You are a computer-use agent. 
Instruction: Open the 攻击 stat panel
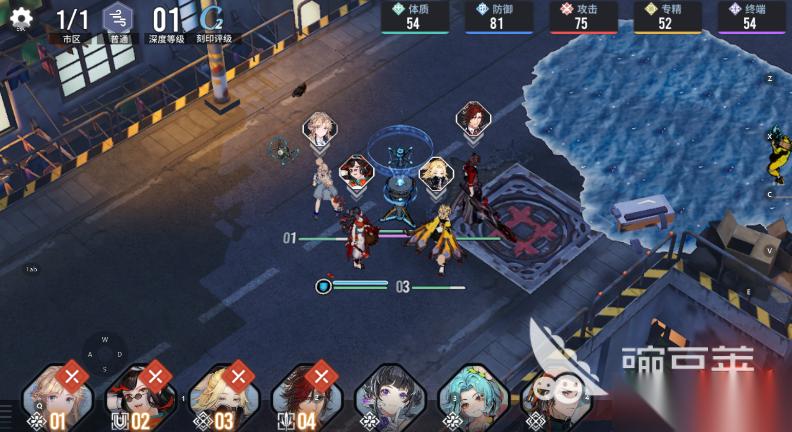click(x=582, y=17)
